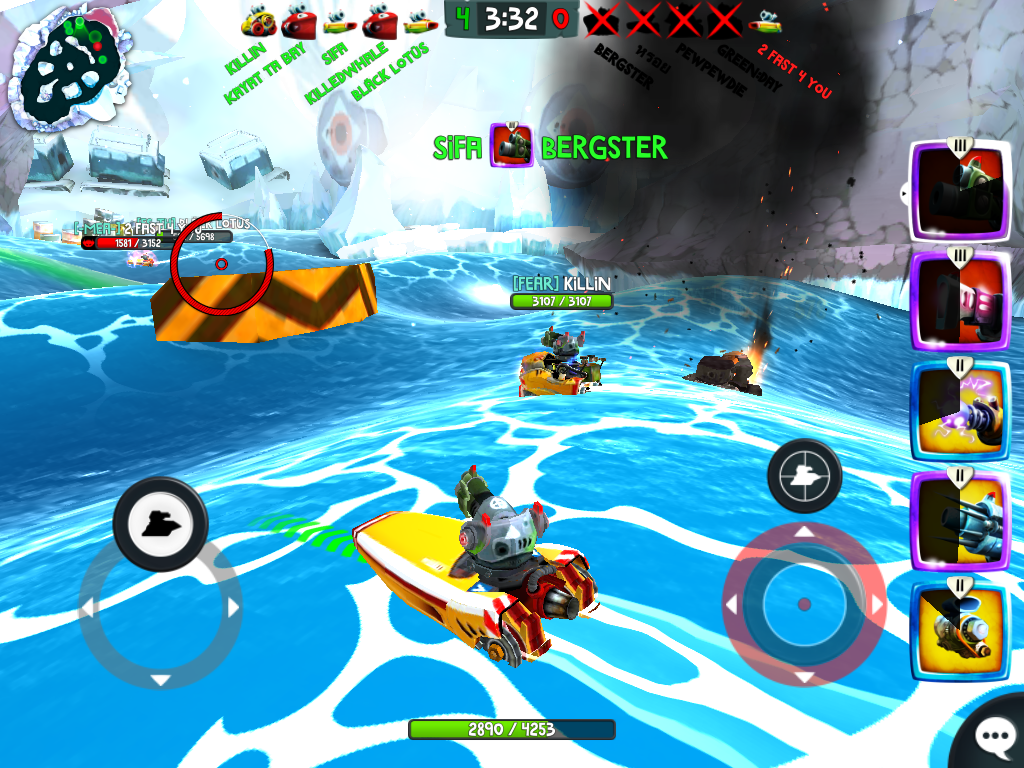1024x768 pixels.
Task: Tap the red dot in the aiming pad
Action: coord(804,604)
